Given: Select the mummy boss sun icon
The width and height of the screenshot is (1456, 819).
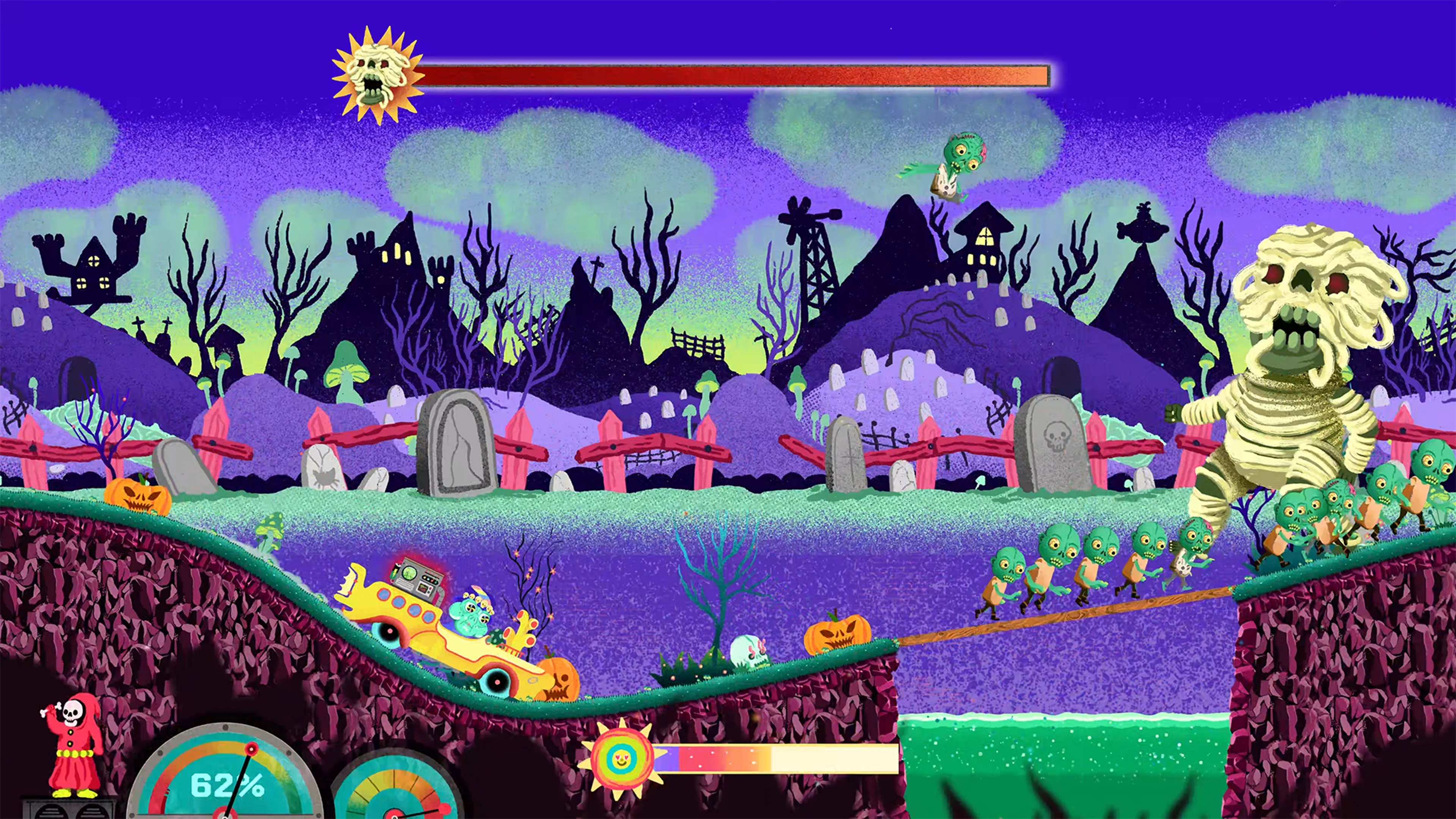Looking at the screenshot, I should point(377,75).
